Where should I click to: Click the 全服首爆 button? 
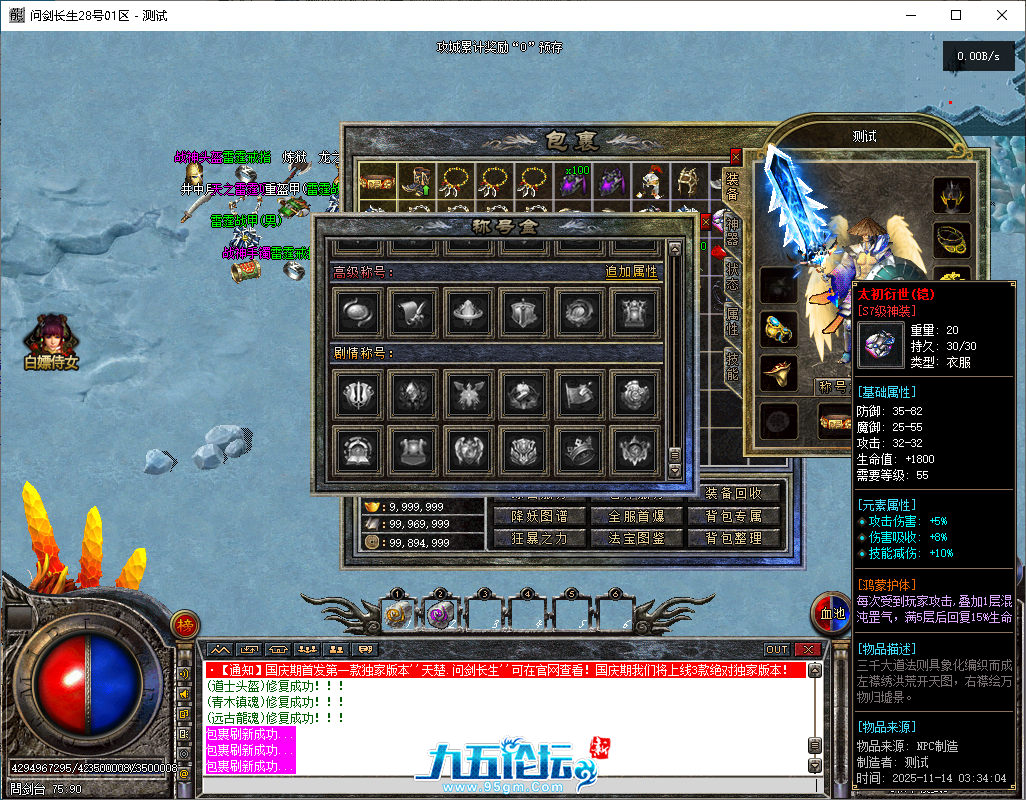coord(636,516)
